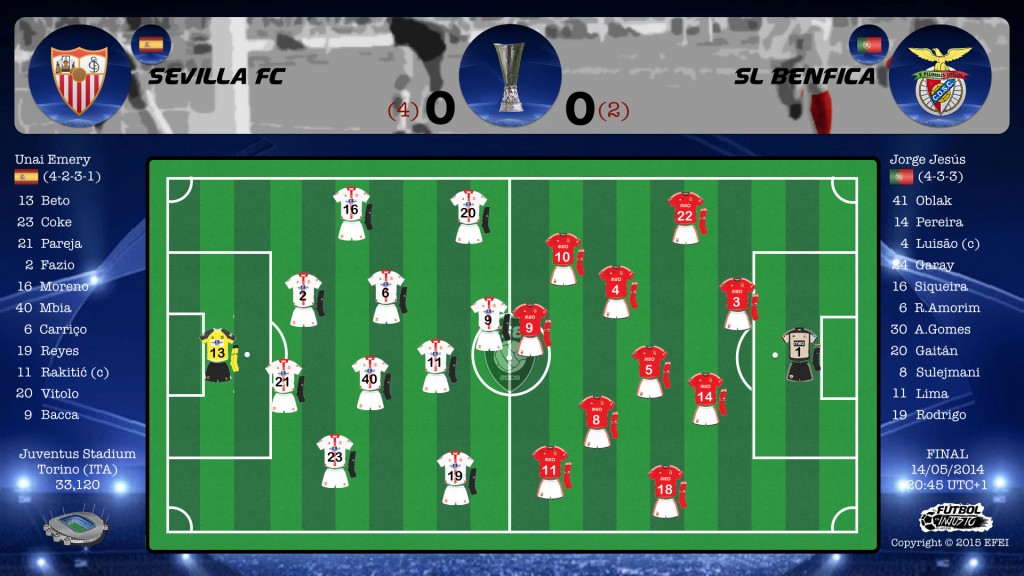The image size is (1024, 576).
Task: Select the white number 16 shirt
Action: 351,212
